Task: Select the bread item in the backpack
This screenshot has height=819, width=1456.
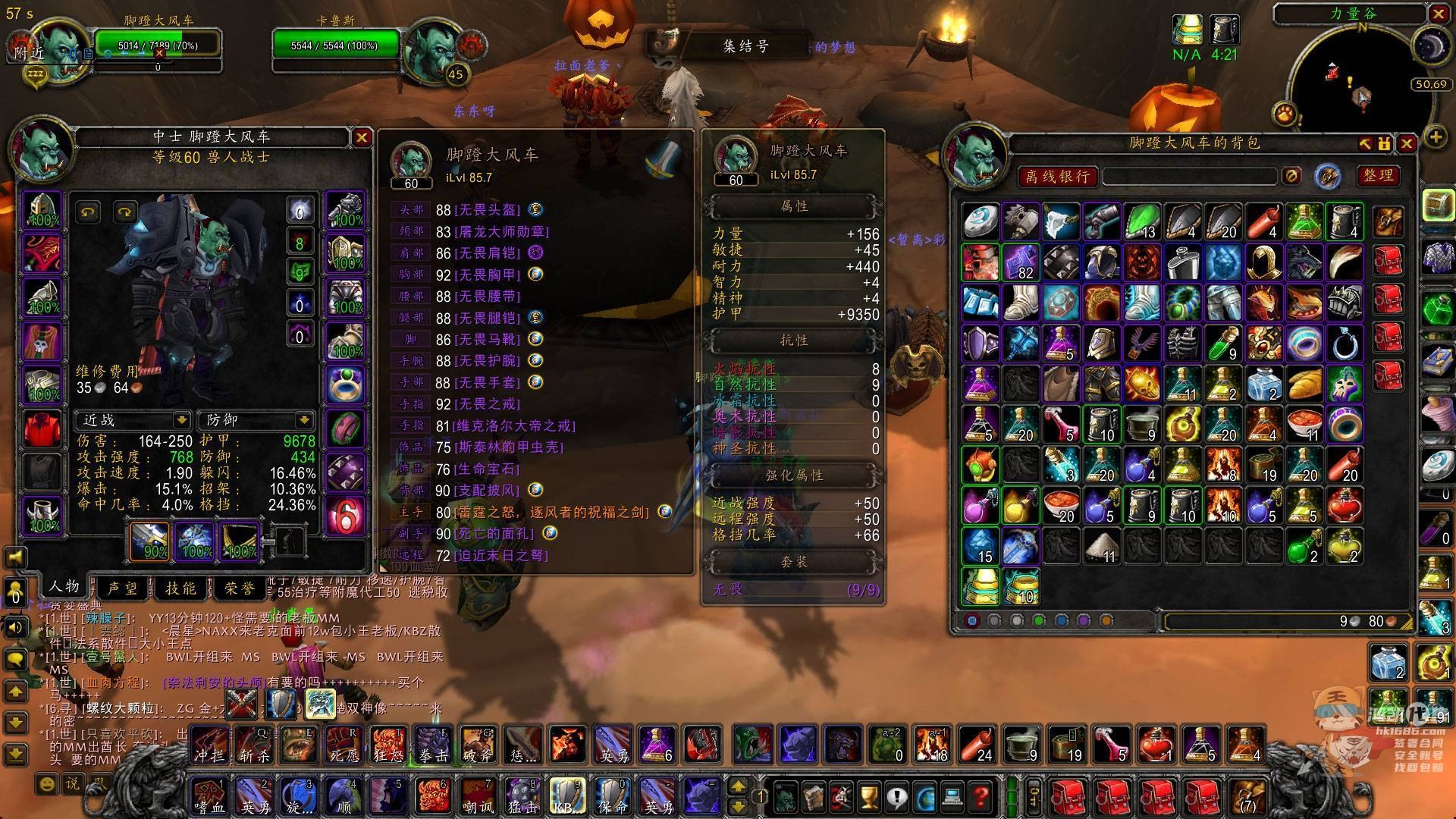Action: click(1304, 384)
